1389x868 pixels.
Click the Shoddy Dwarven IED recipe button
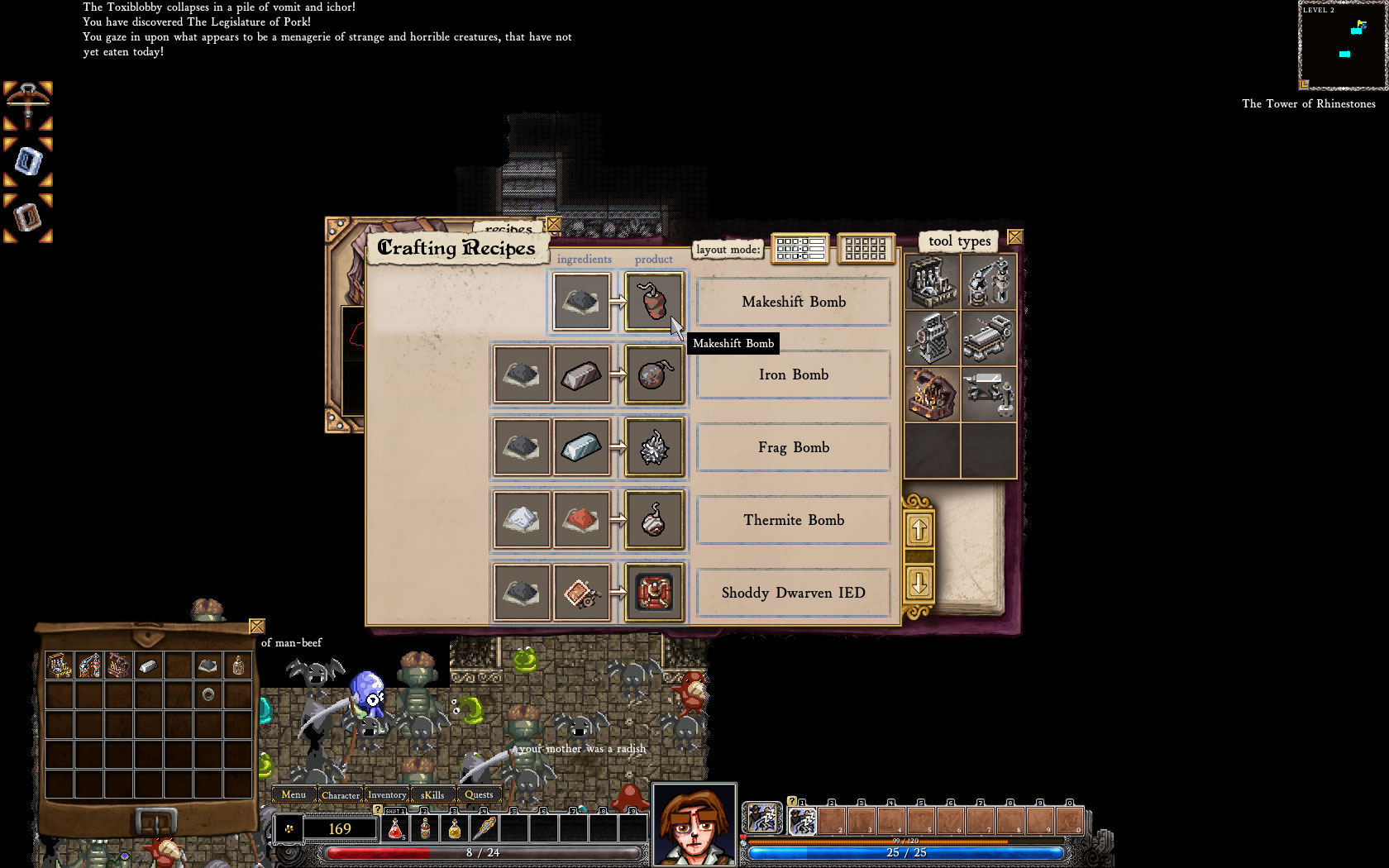[x=793, y=593]
